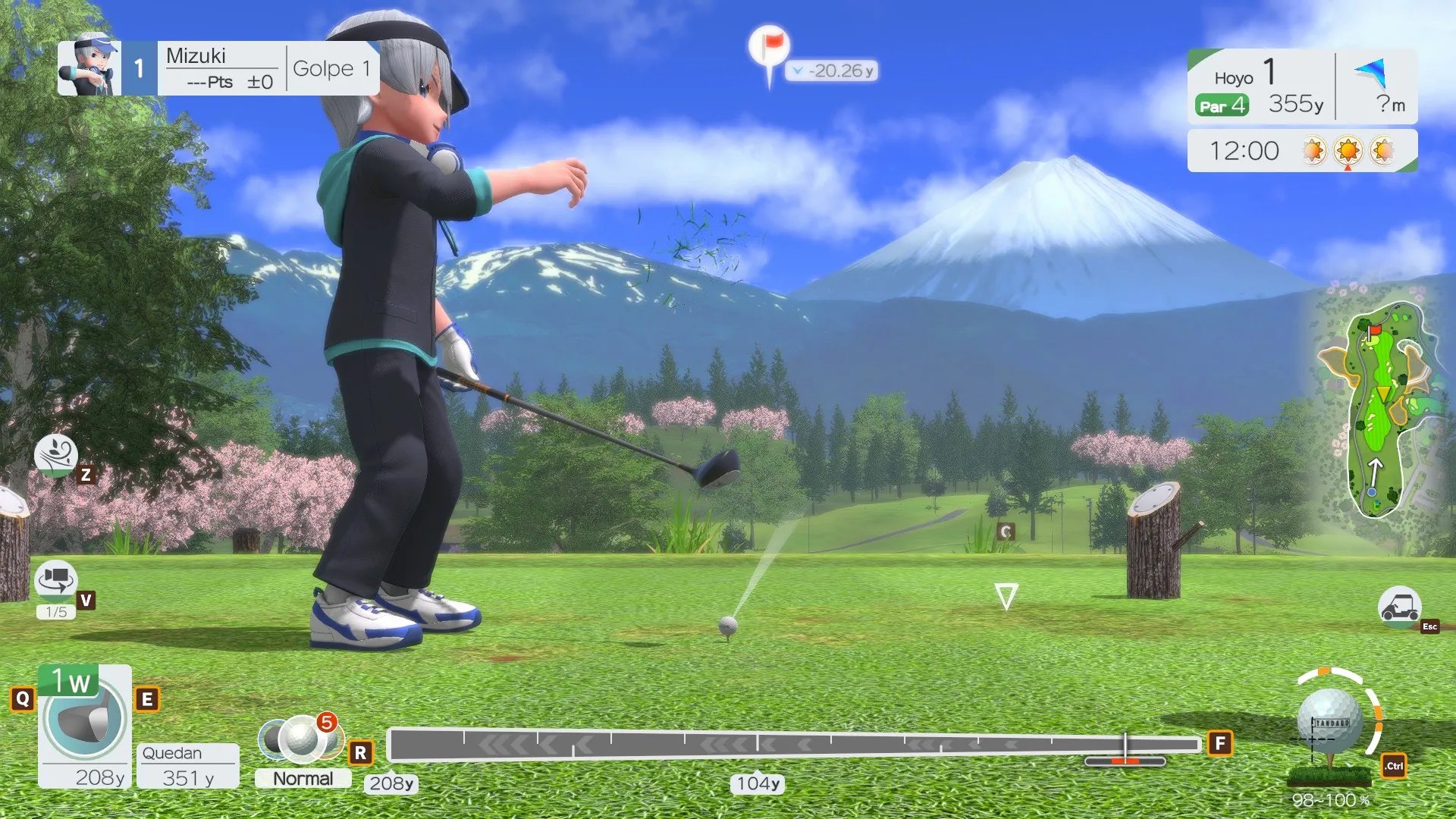The image size is (1456, 819).
Task: Switch camera view with the camera icon
Action: tap(56, 581)
